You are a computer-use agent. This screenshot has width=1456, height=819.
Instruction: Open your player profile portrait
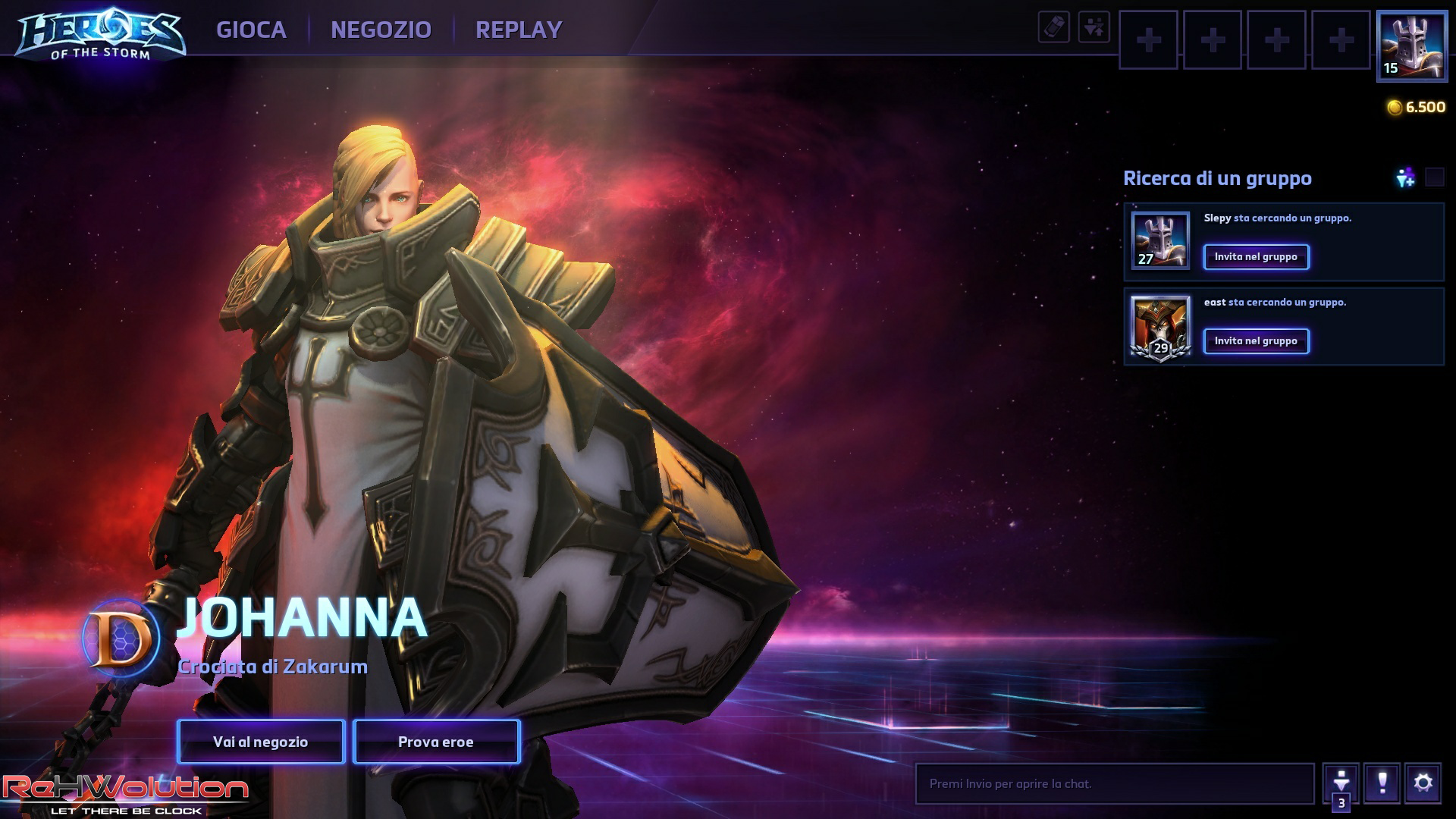coord(1412,45)
